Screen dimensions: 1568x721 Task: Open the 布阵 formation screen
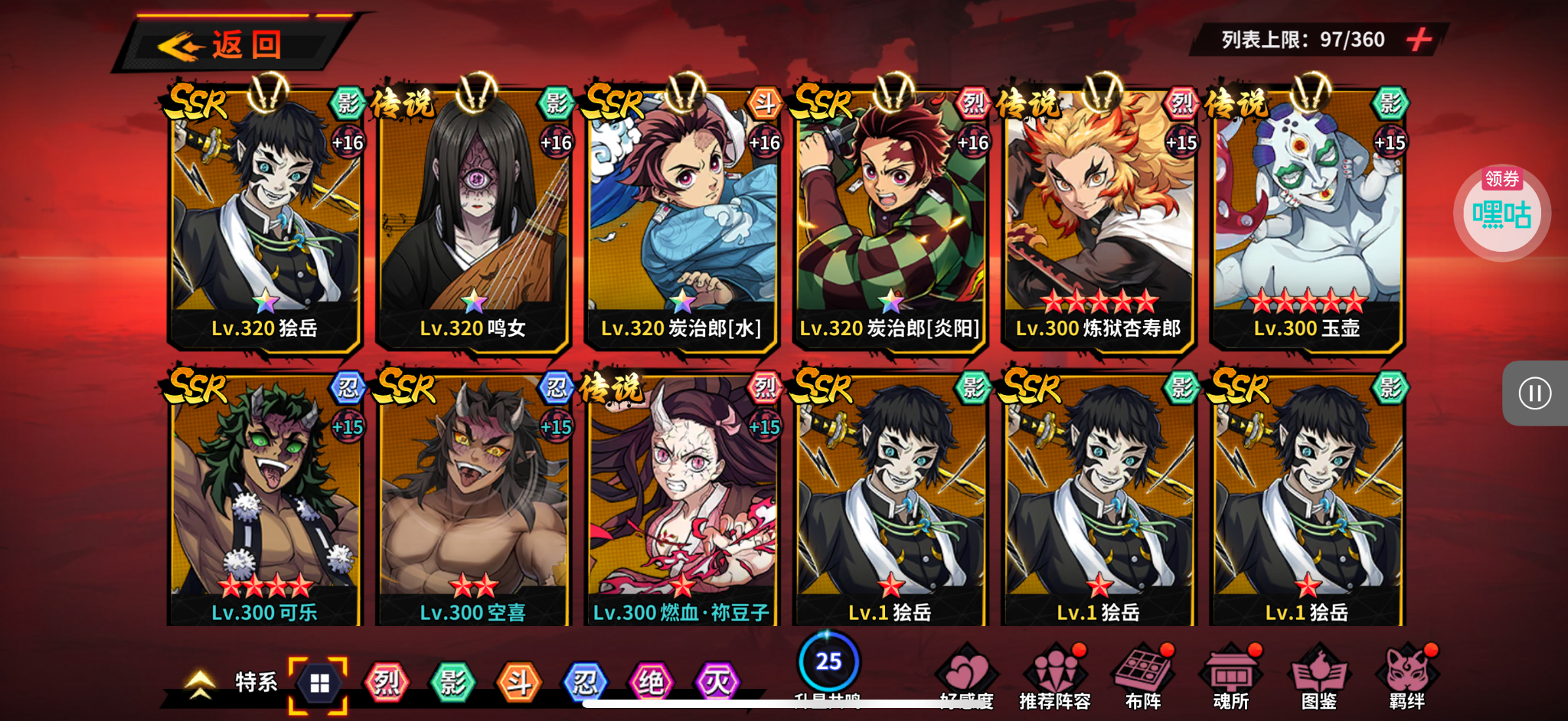pyautogui.click(x=1143, y=679)
